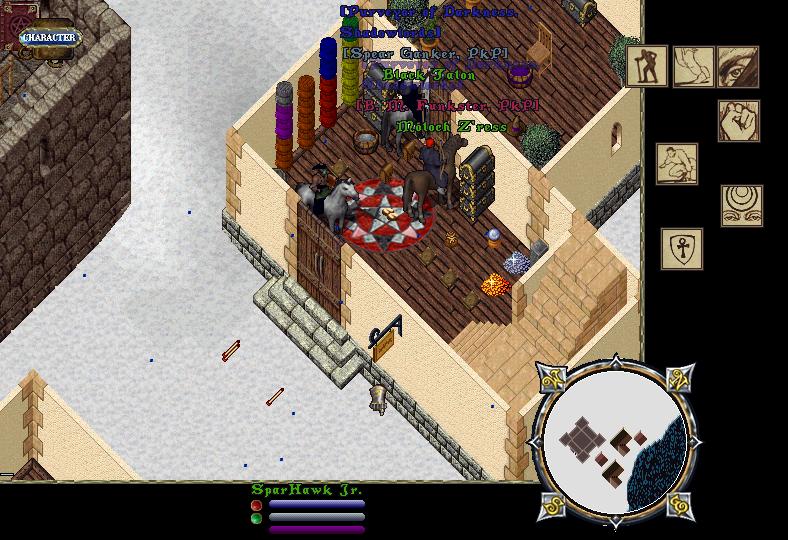788x540 pixels.
Task: Select the clenched fist skill icon
Action: 738,121
